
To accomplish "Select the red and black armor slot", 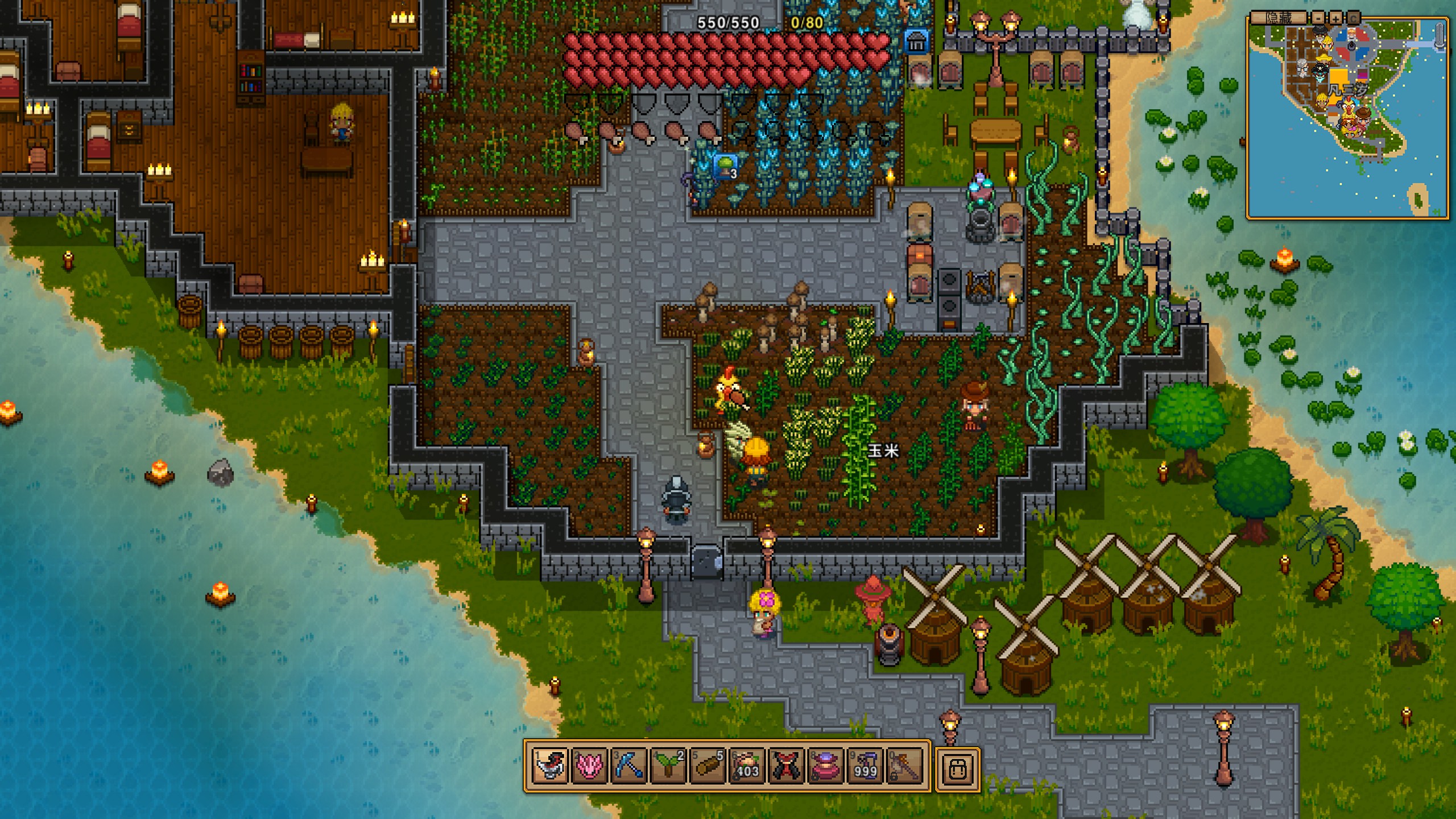I will pyautogui.click(x=786, y=766).
